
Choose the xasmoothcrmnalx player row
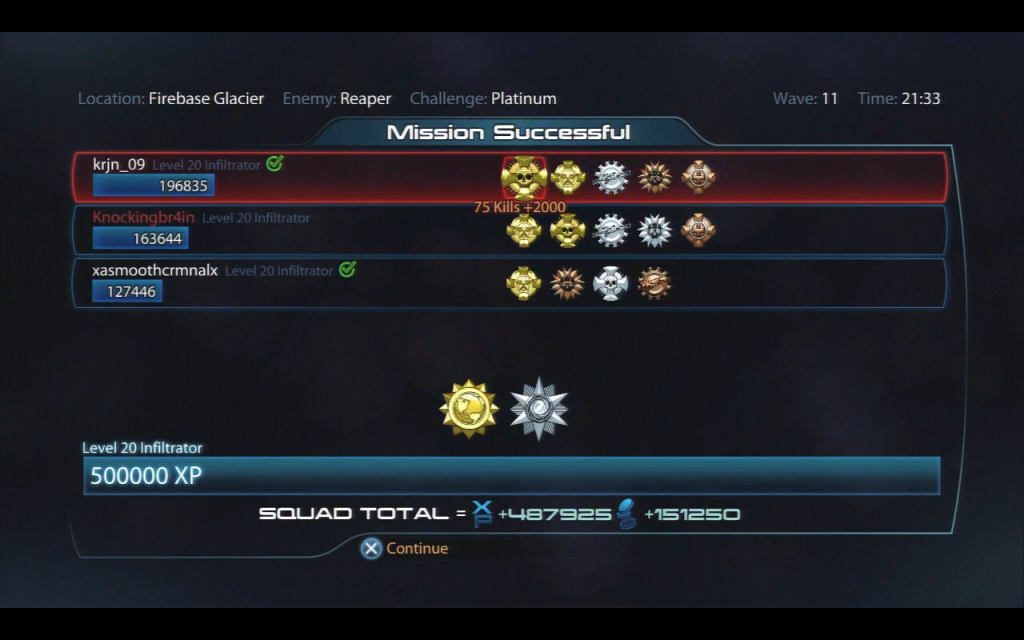[300, 283]
